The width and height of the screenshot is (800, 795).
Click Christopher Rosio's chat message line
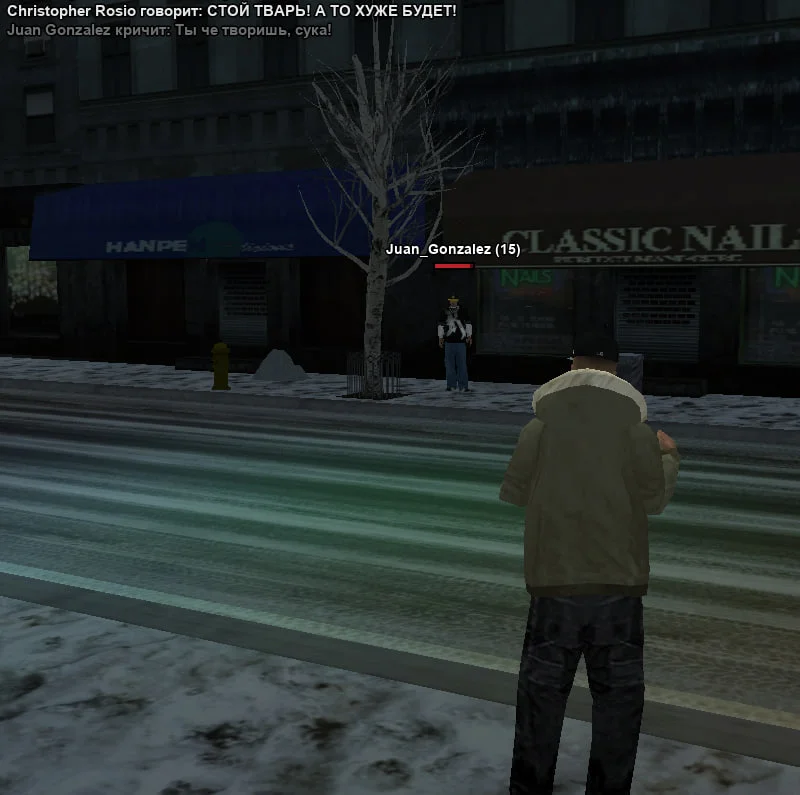coord(231,11)
